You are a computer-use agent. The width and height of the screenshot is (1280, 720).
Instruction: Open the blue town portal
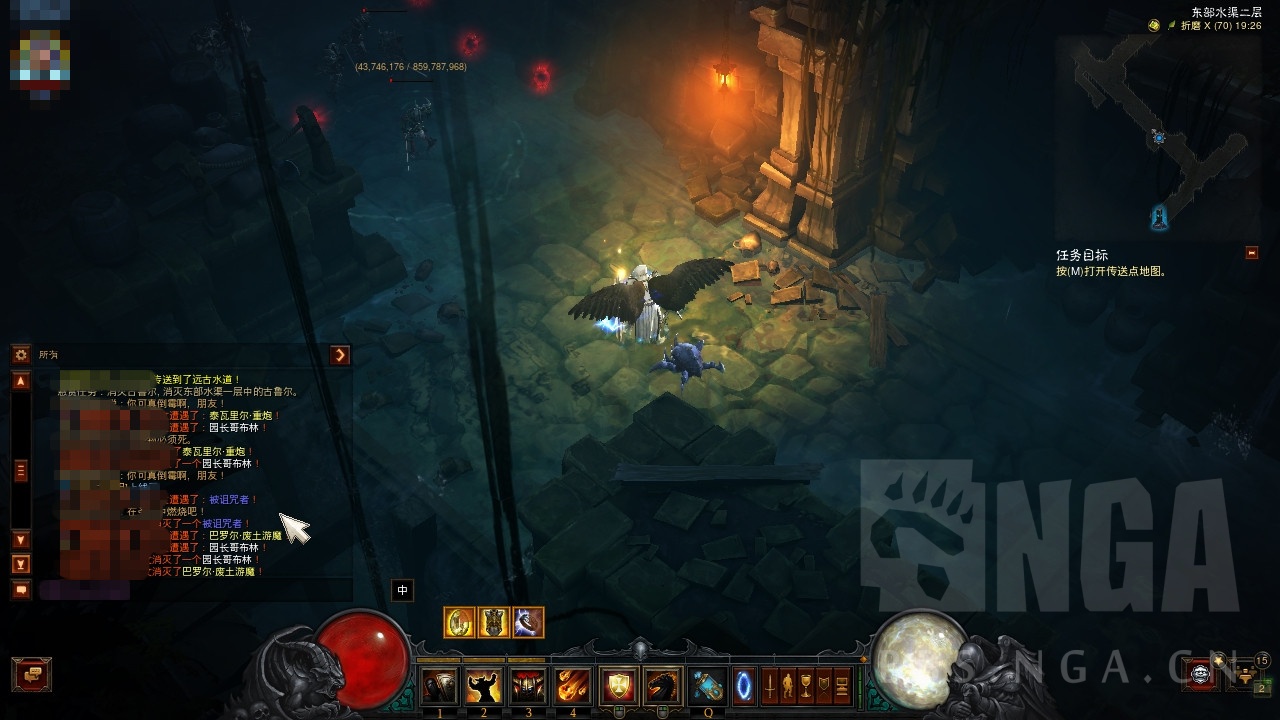(745, 686)
